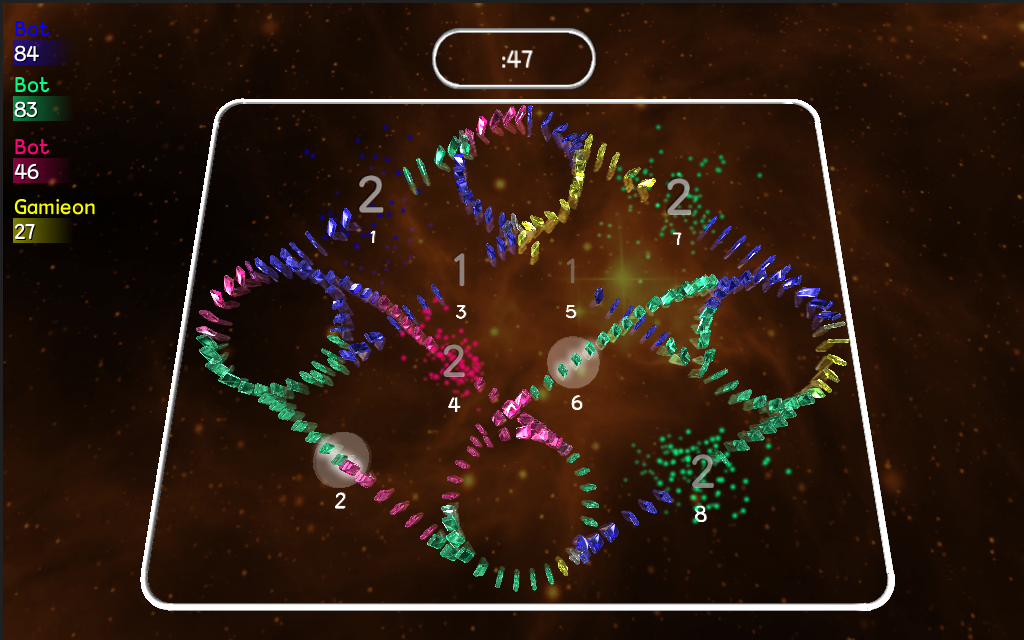Select the pink particle node labeled 4

coord(454,362)
